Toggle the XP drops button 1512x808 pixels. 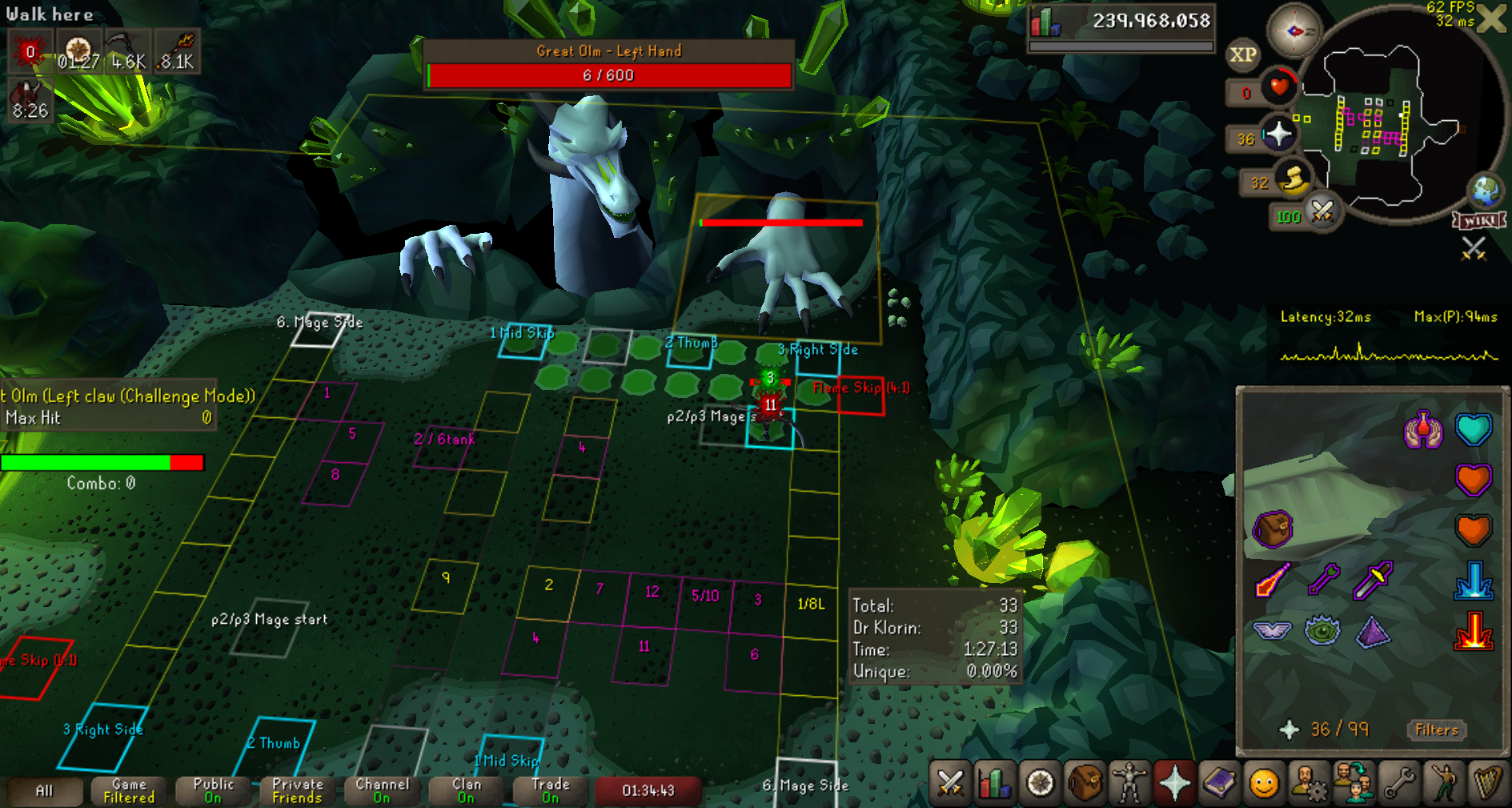tap(1242, 54)
